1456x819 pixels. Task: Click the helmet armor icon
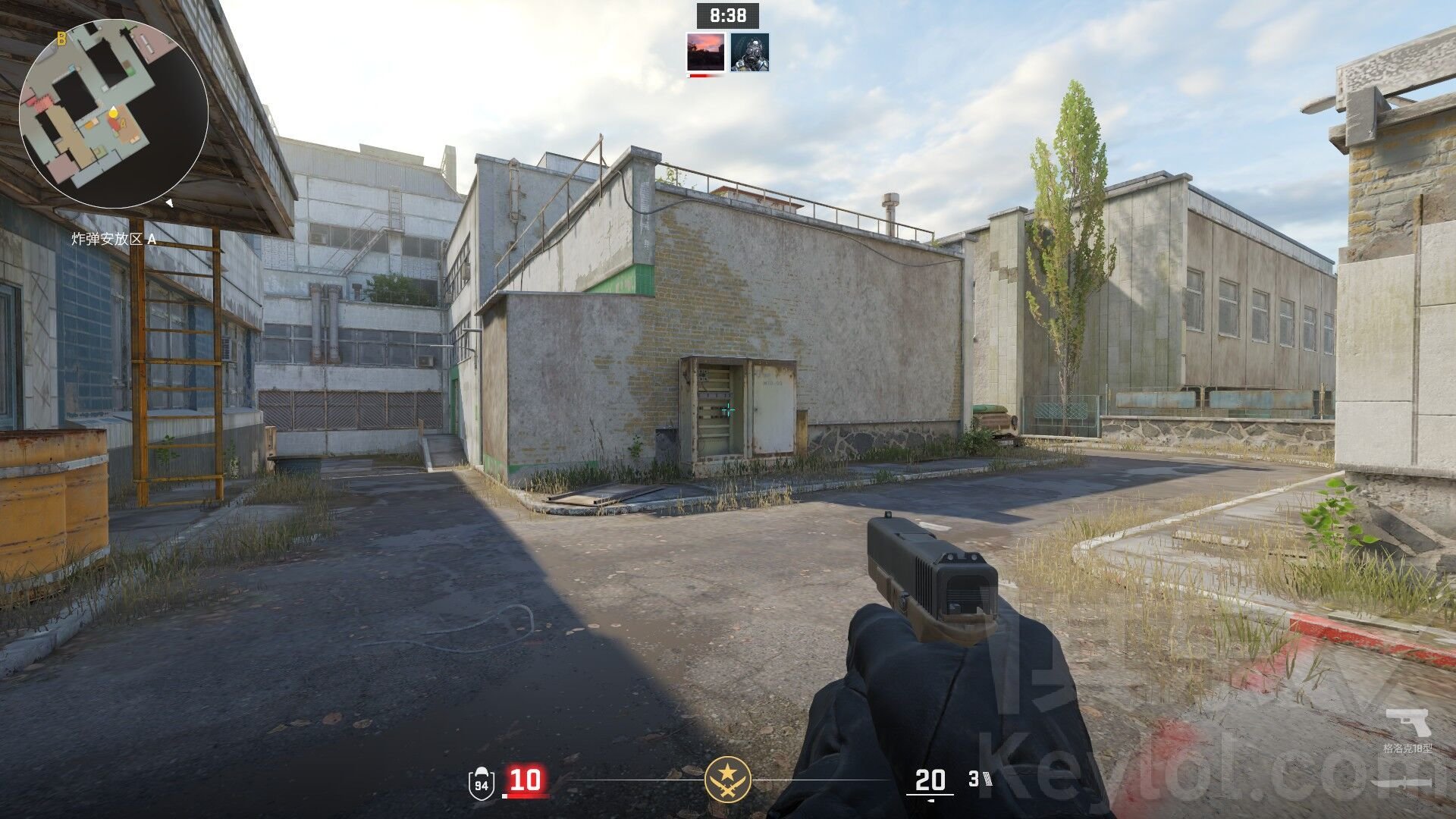pyautogui.click(x=481, y=782)
